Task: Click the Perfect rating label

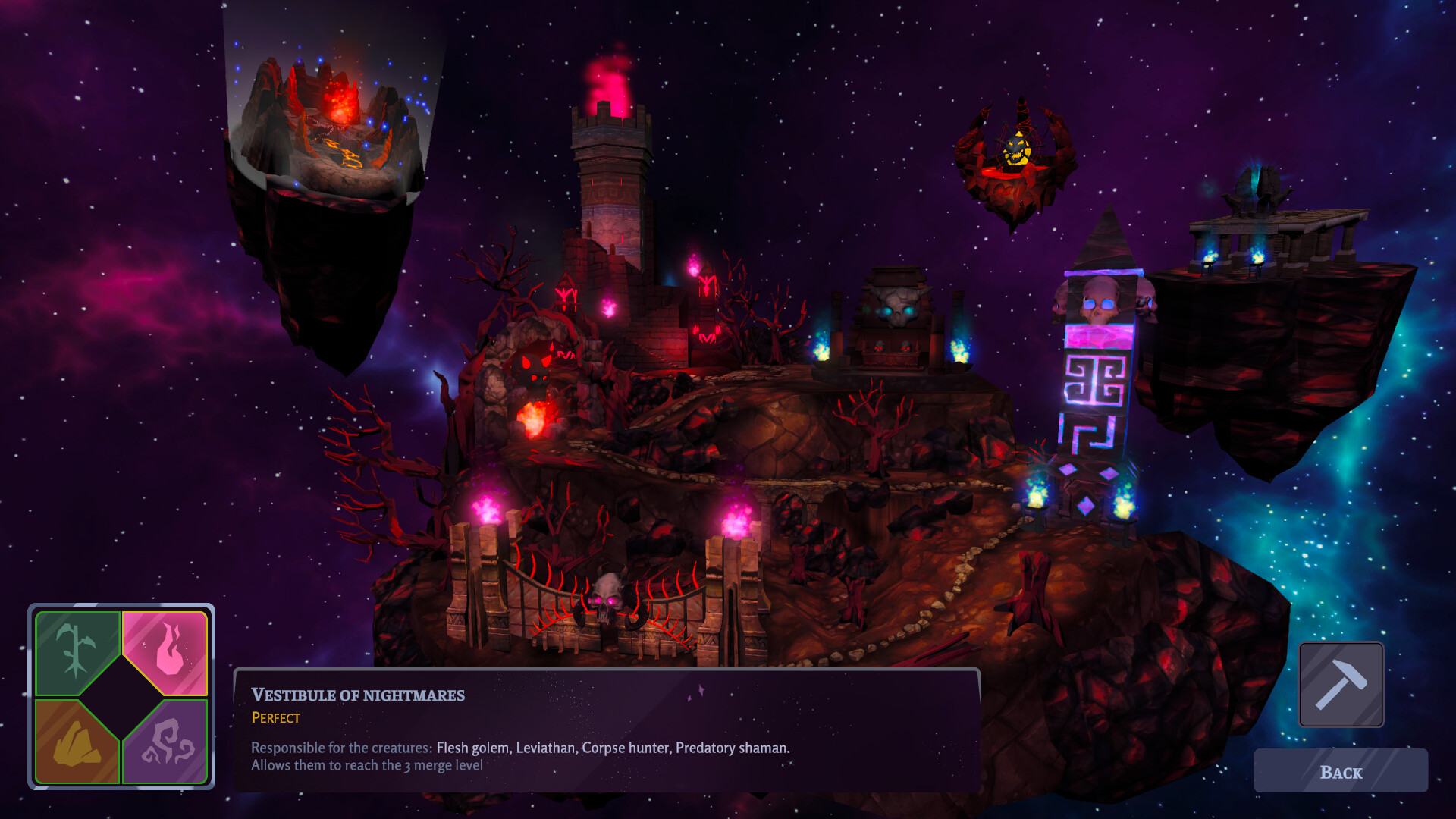Action: point(275,717)
